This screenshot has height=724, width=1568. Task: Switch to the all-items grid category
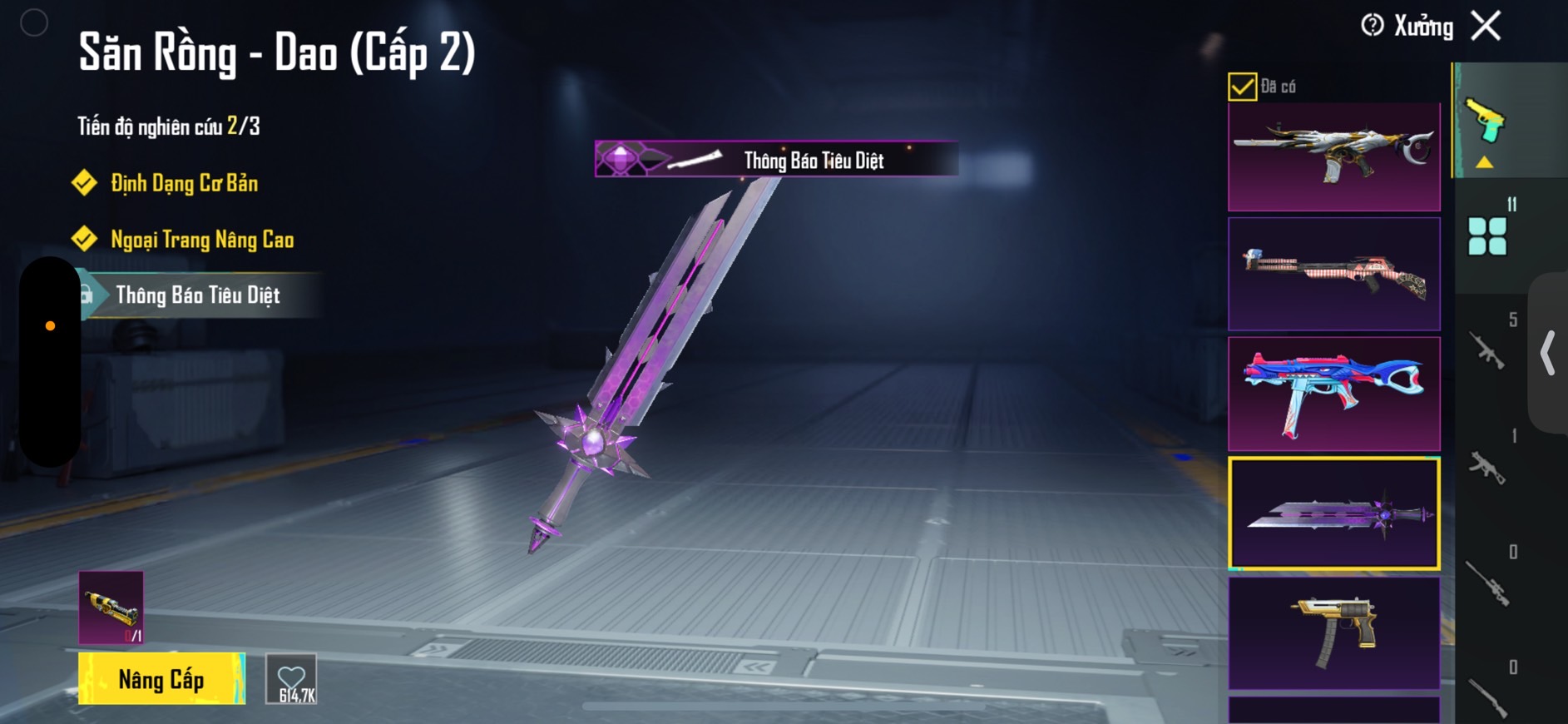tap(1487, 236)
